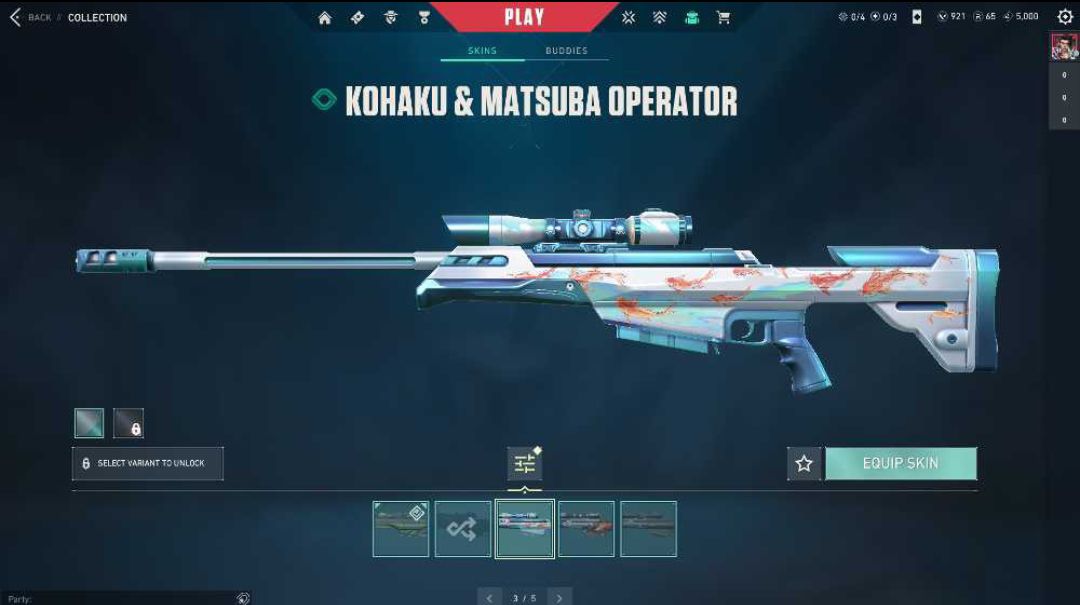Click the red PLAY button
1080x605 pixels.
[524, 16]
